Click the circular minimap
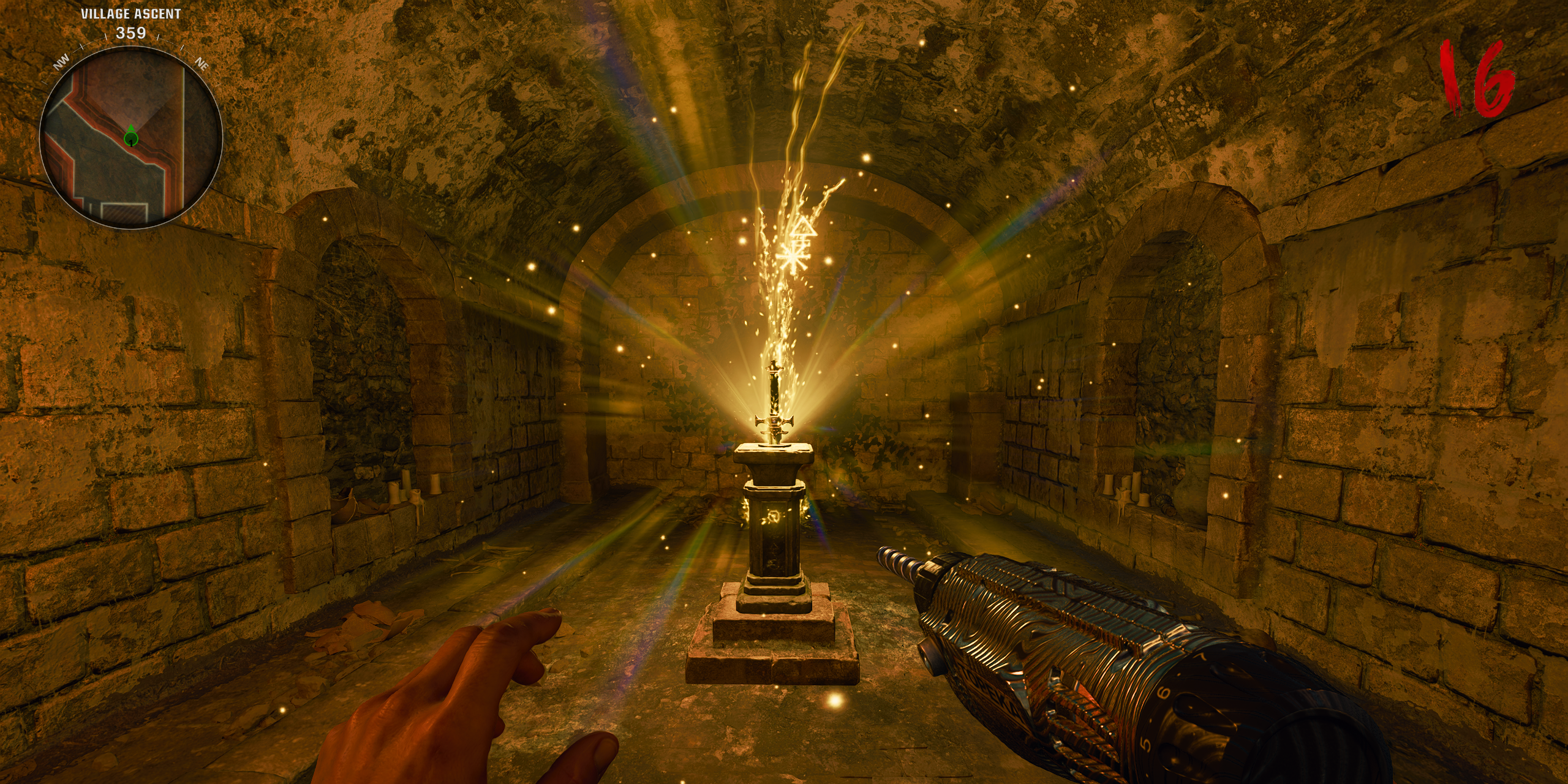 (x=130, y=137)
